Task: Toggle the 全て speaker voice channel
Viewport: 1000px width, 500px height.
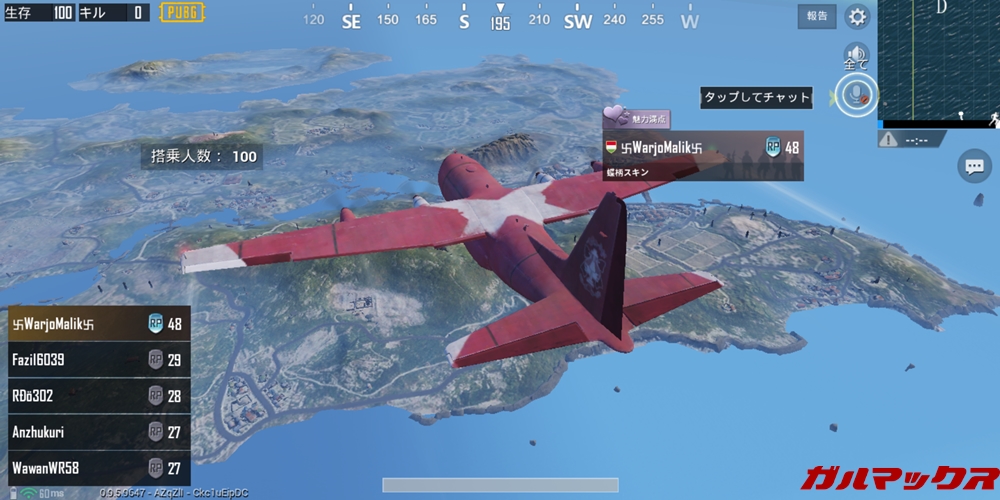Action: (855, 56)
